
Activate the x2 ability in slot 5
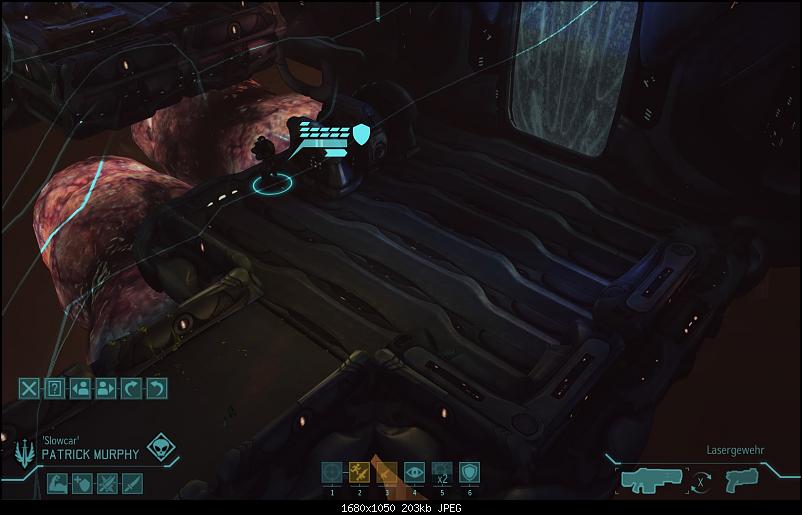coord(442,472)
